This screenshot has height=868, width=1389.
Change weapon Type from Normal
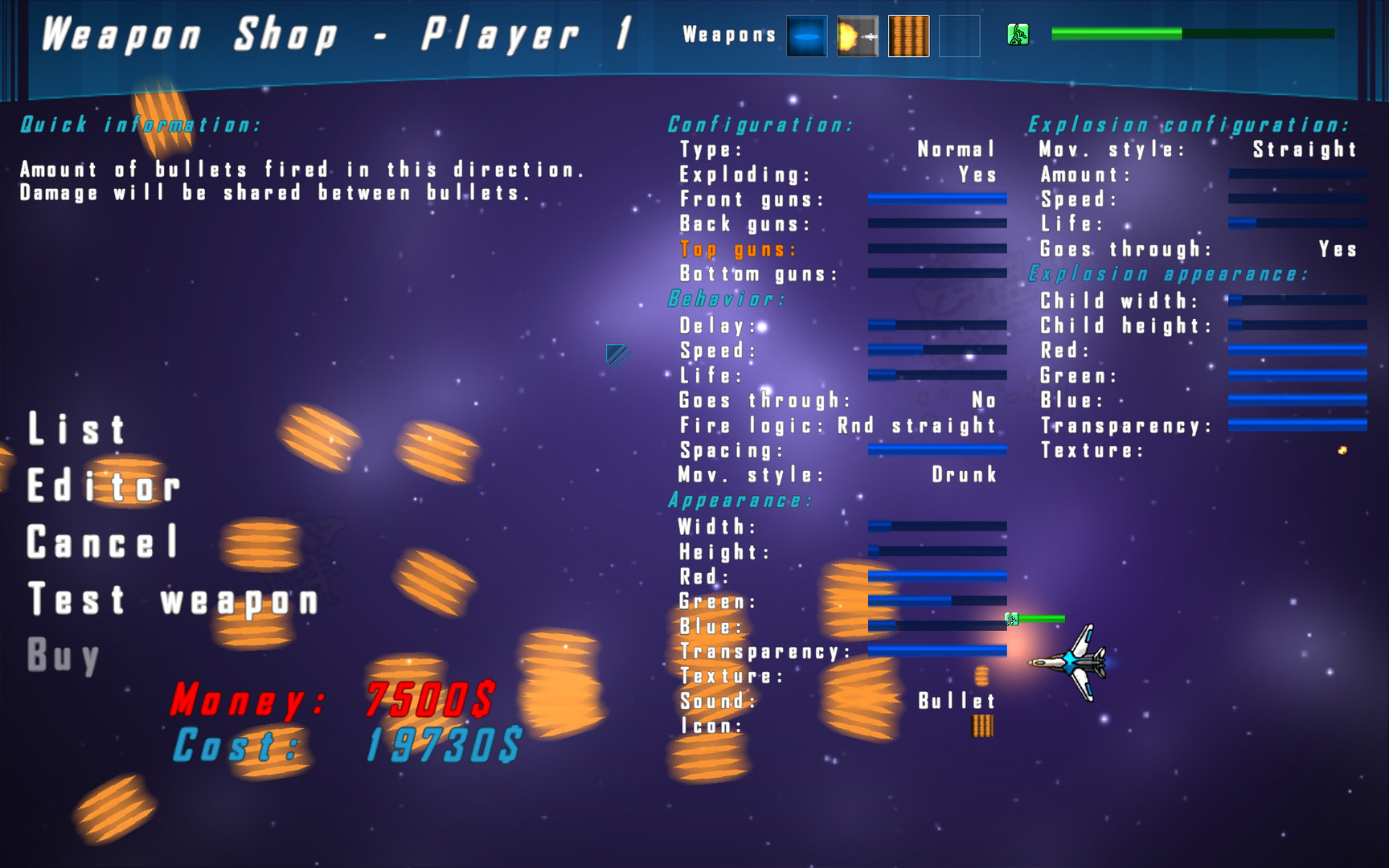[957, 149]
